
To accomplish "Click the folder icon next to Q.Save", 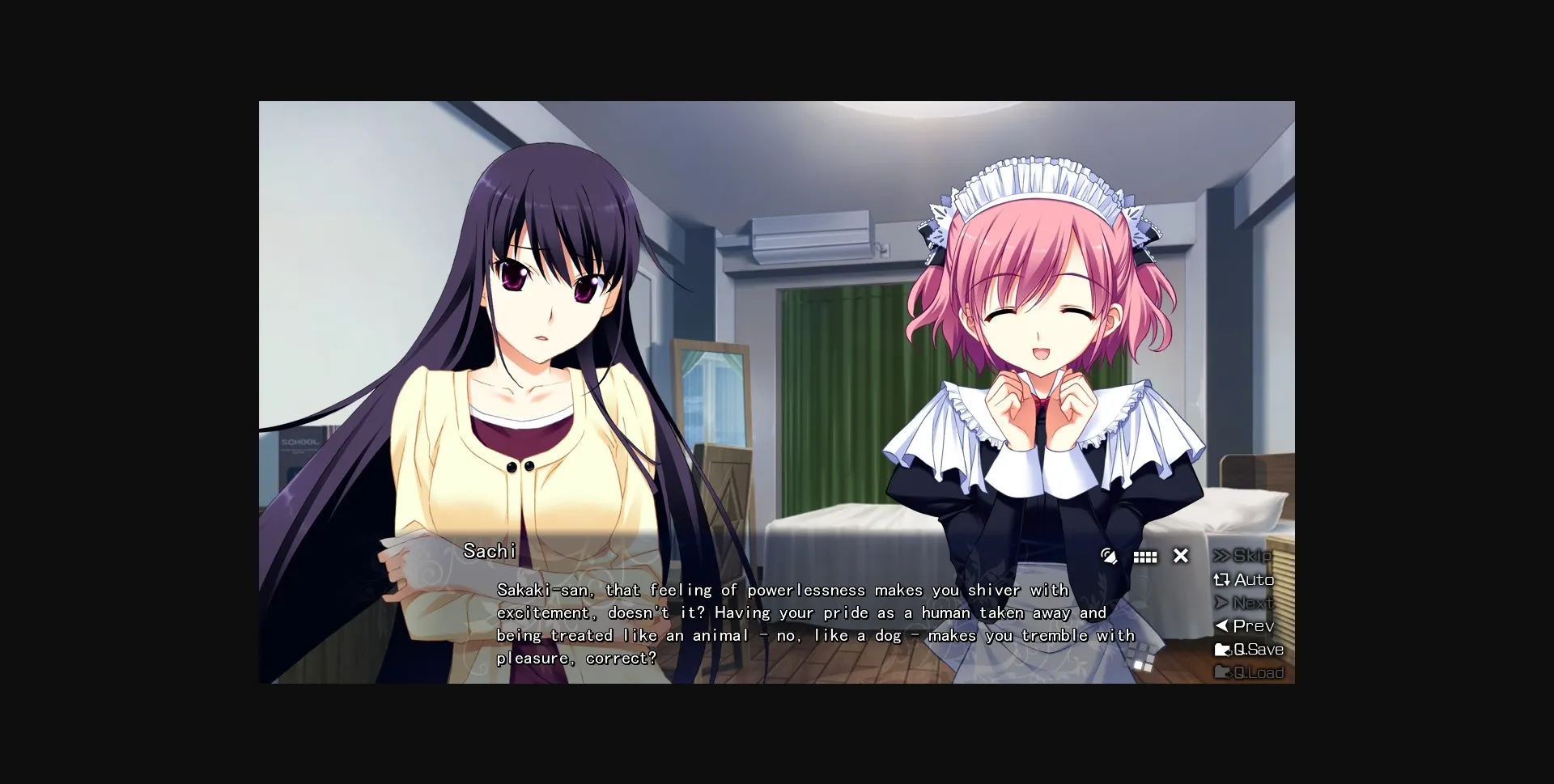I will click(x=1224, y=649).
